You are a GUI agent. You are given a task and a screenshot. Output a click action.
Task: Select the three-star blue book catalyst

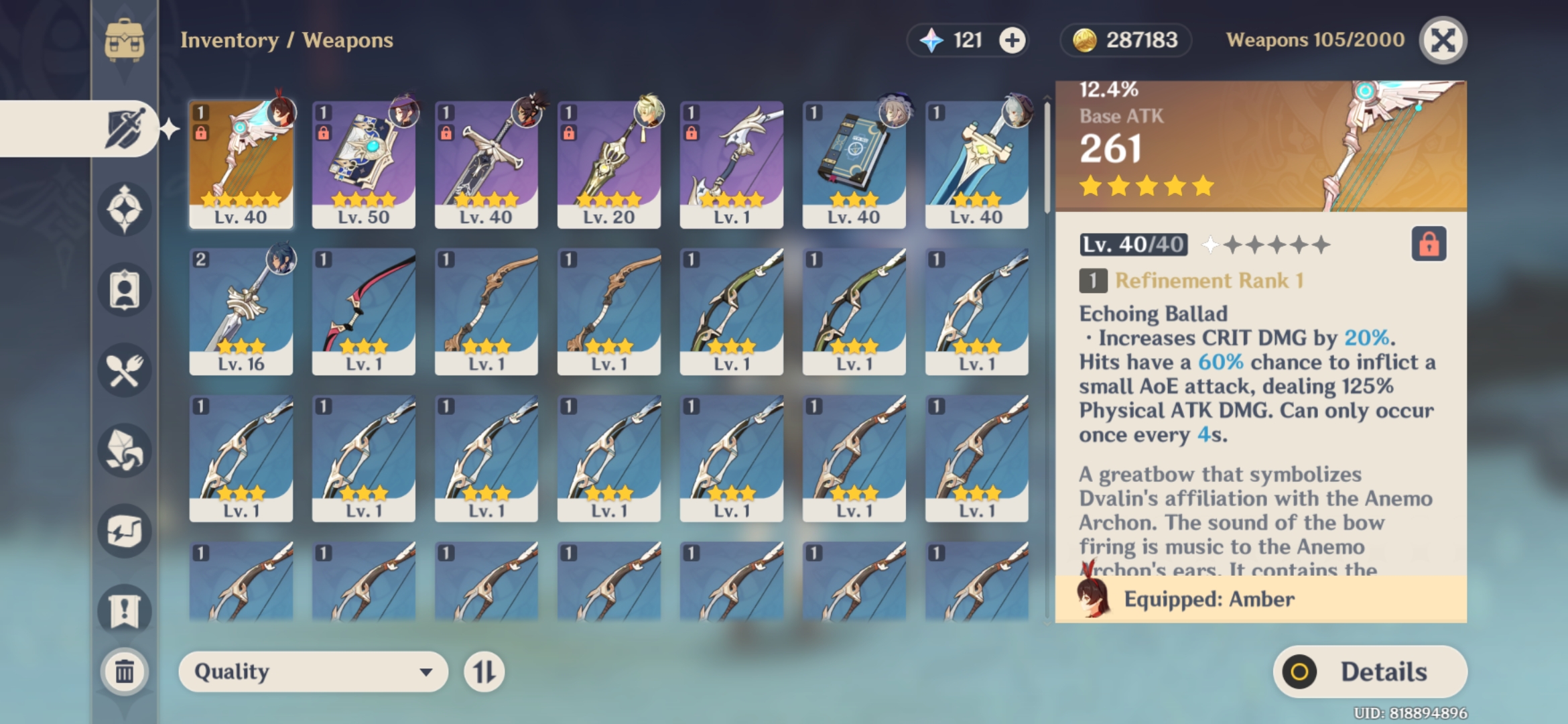pos(854,164)
